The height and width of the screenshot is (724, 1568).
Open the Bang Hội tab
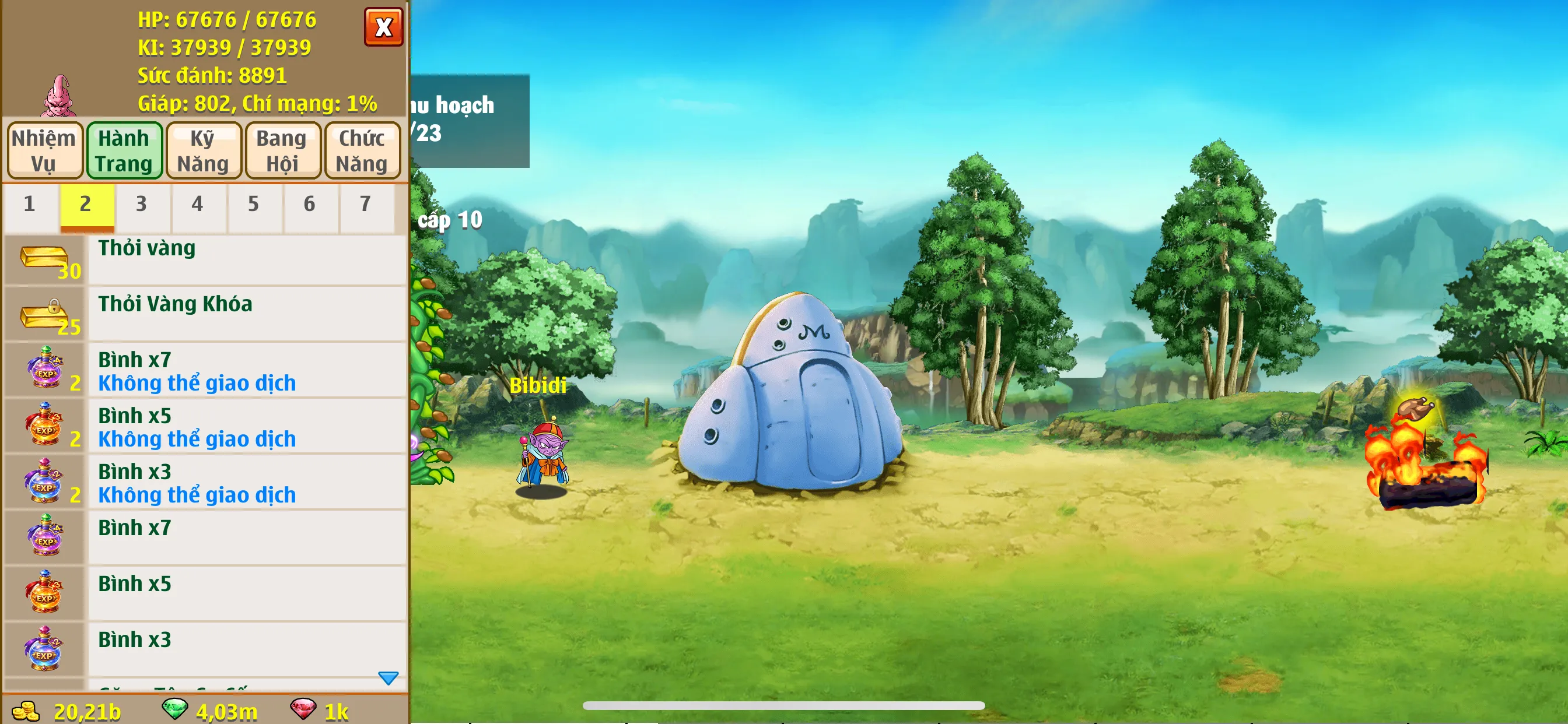[x=282, y=150]
